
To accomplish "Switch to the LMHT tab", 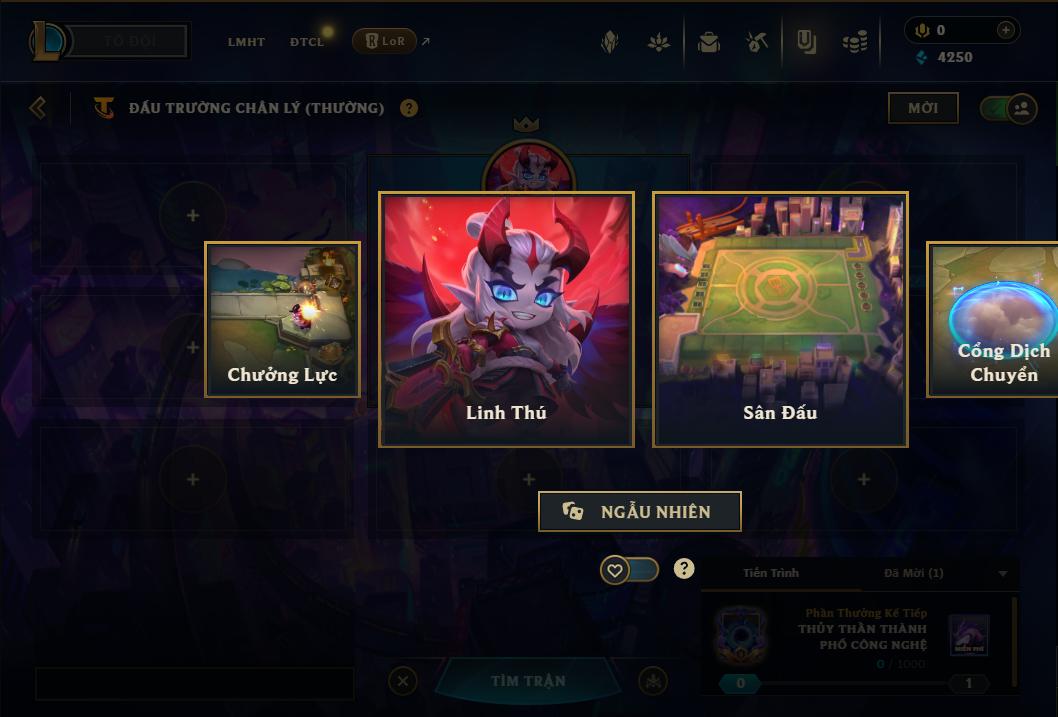I will point(246,42).
